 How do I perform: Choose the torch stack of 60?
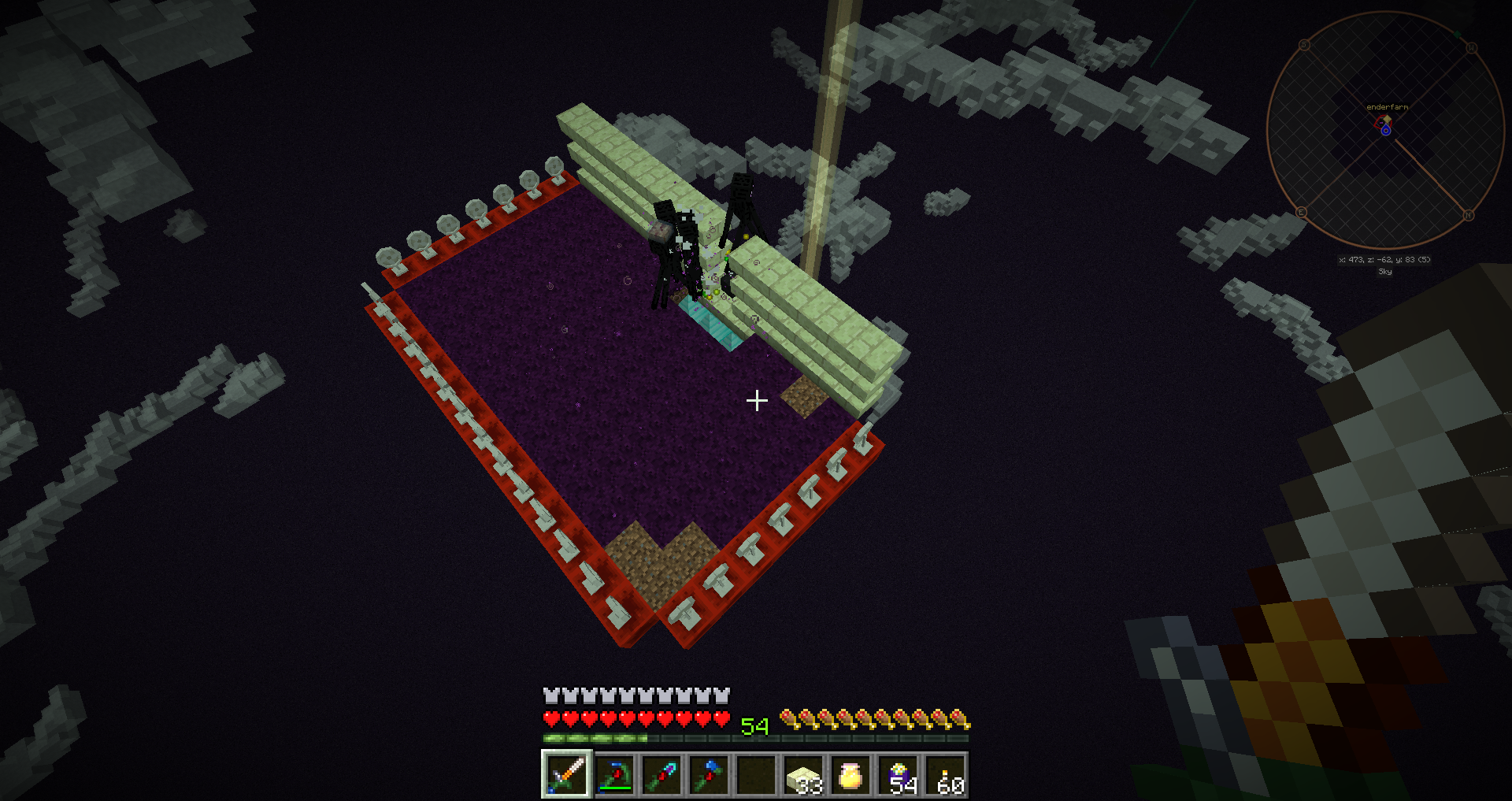click(946, 775)
